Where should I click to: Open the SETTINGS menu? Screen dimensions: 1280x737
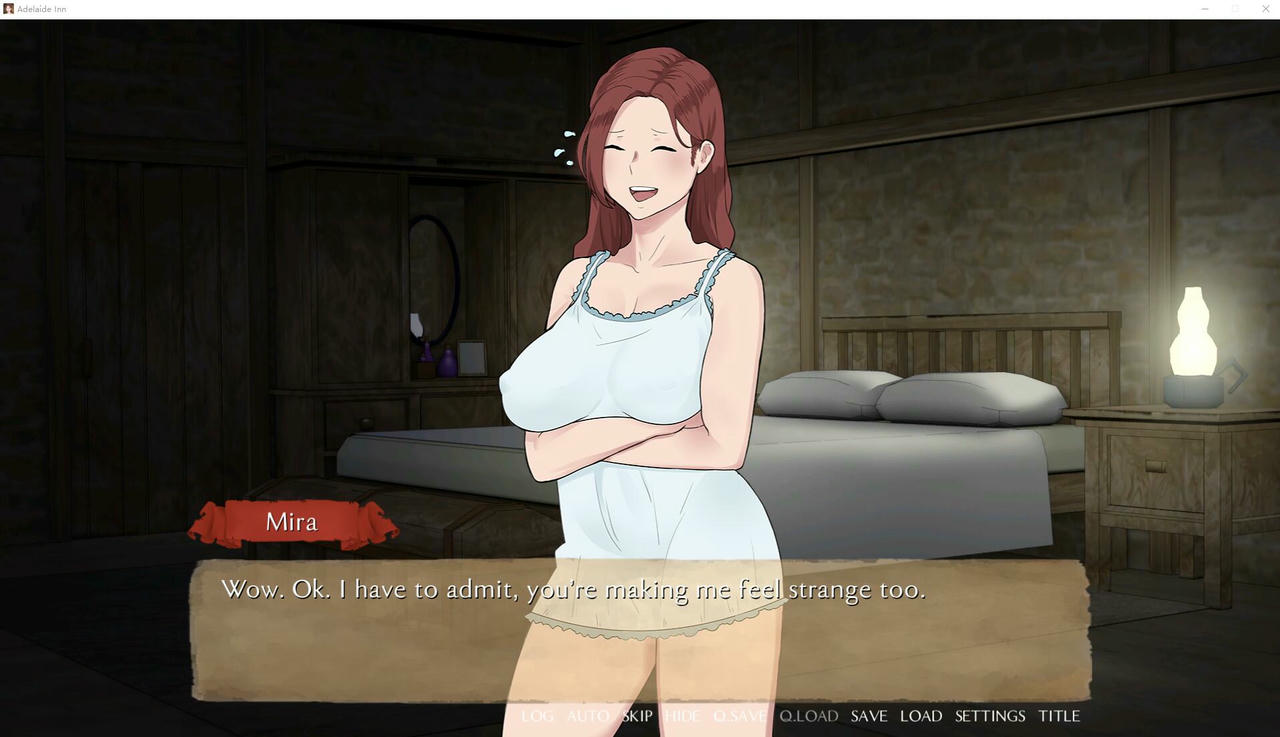coord(989,716)
